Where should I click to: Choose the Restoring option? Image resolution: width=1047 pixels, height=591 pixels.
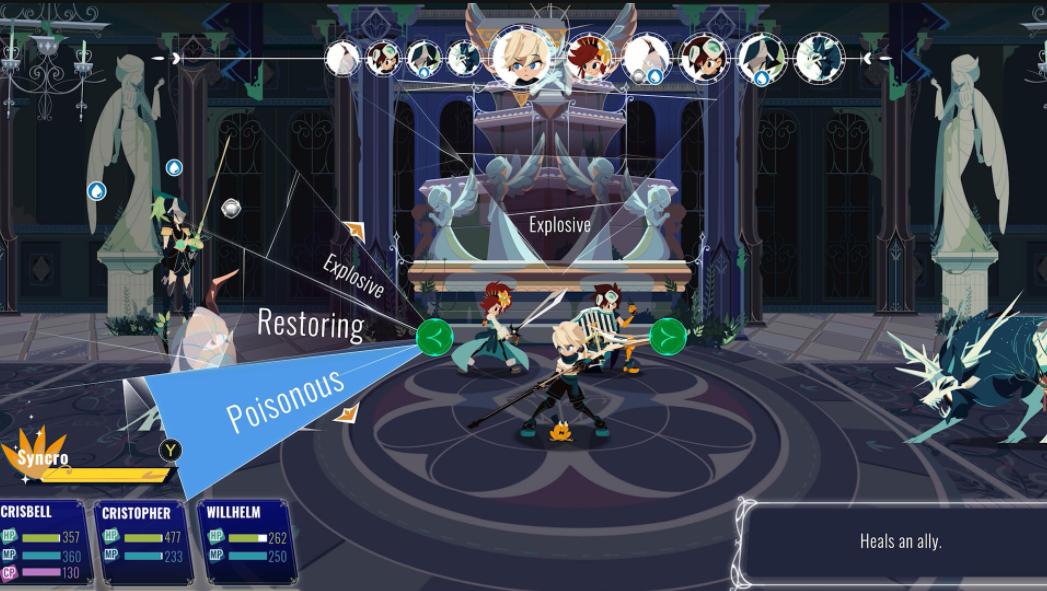click(310, 324)
